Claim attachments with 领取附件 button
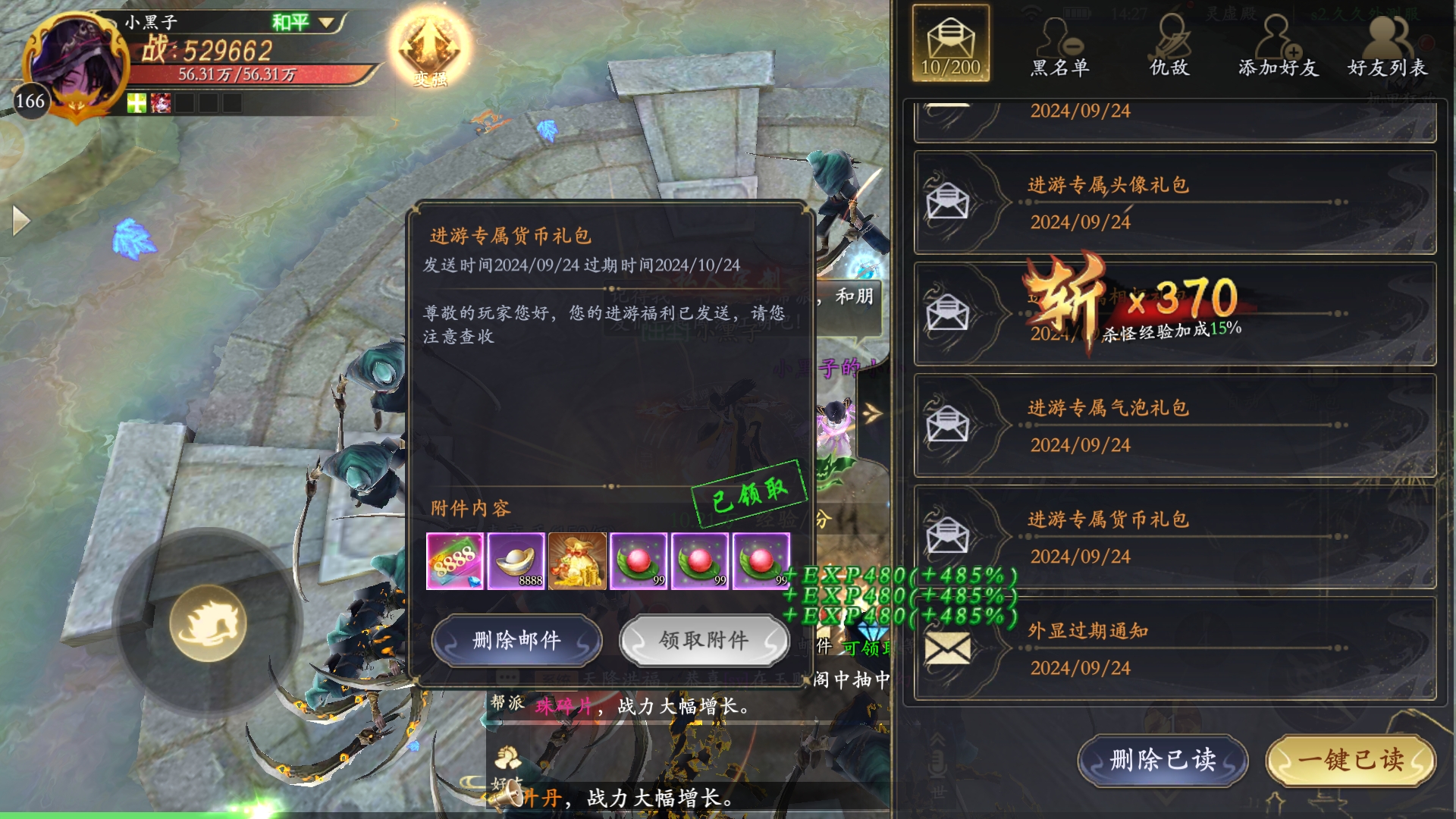 tap(704, 641)
